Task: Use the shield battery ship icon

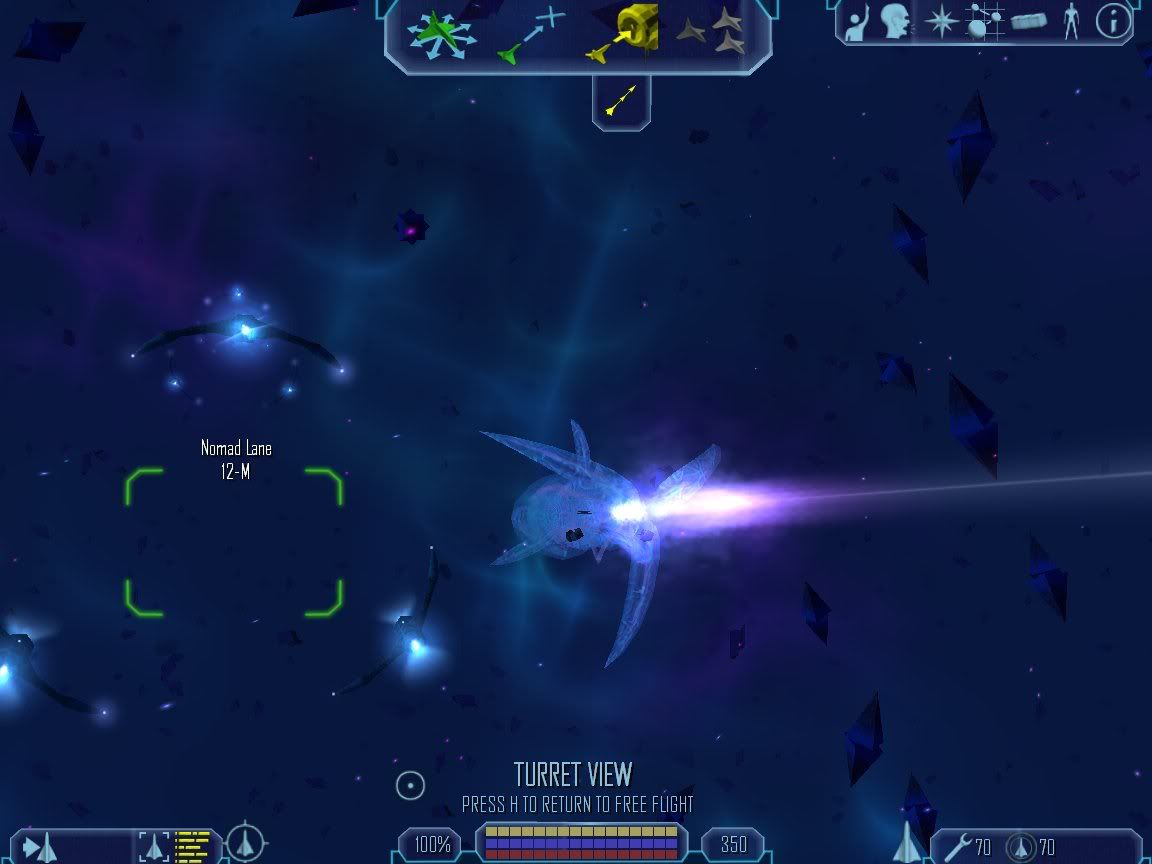Action: 1020,847
